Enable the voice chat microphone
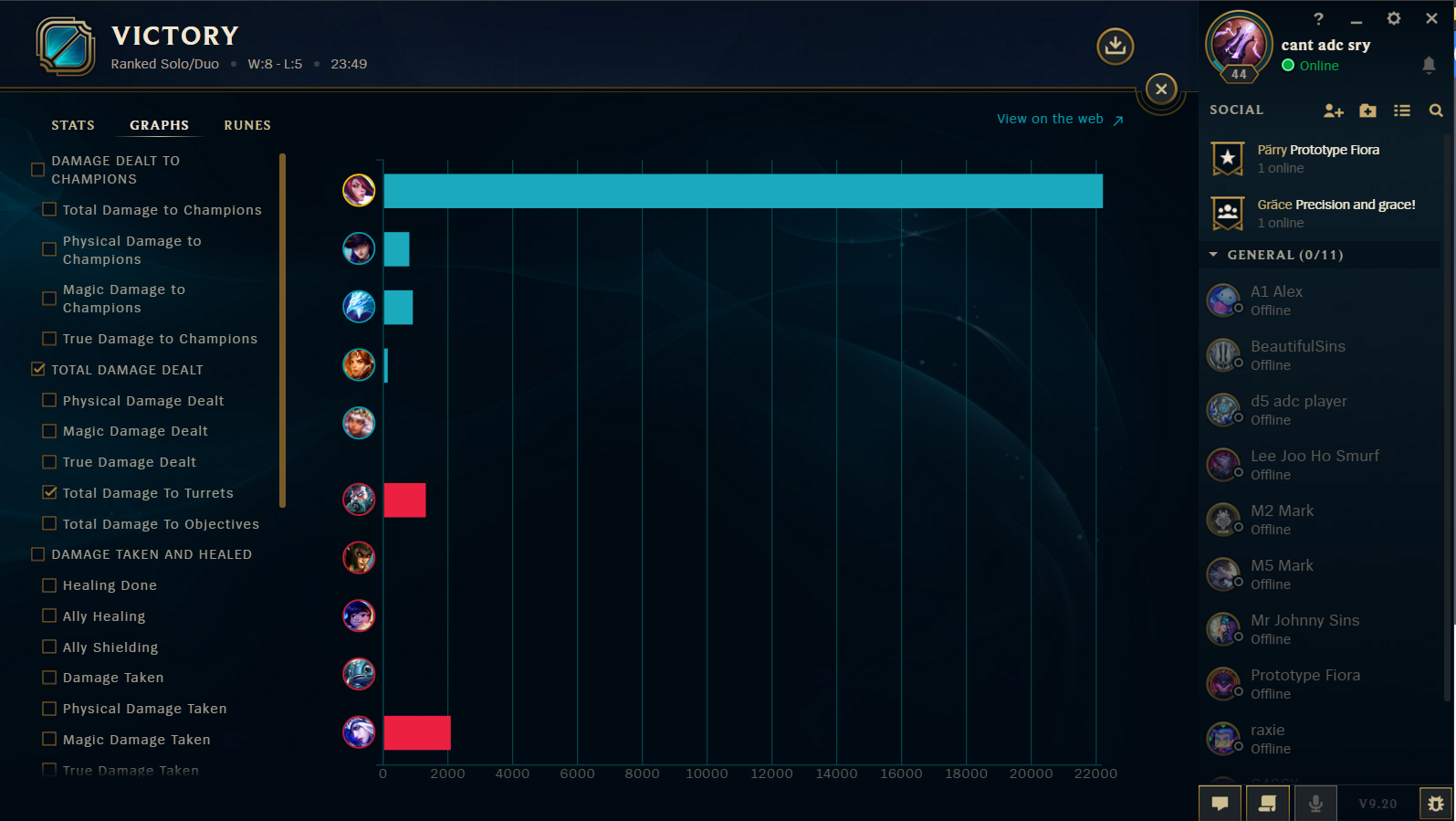The image size is (1456, 821). tap(1315, 804)
